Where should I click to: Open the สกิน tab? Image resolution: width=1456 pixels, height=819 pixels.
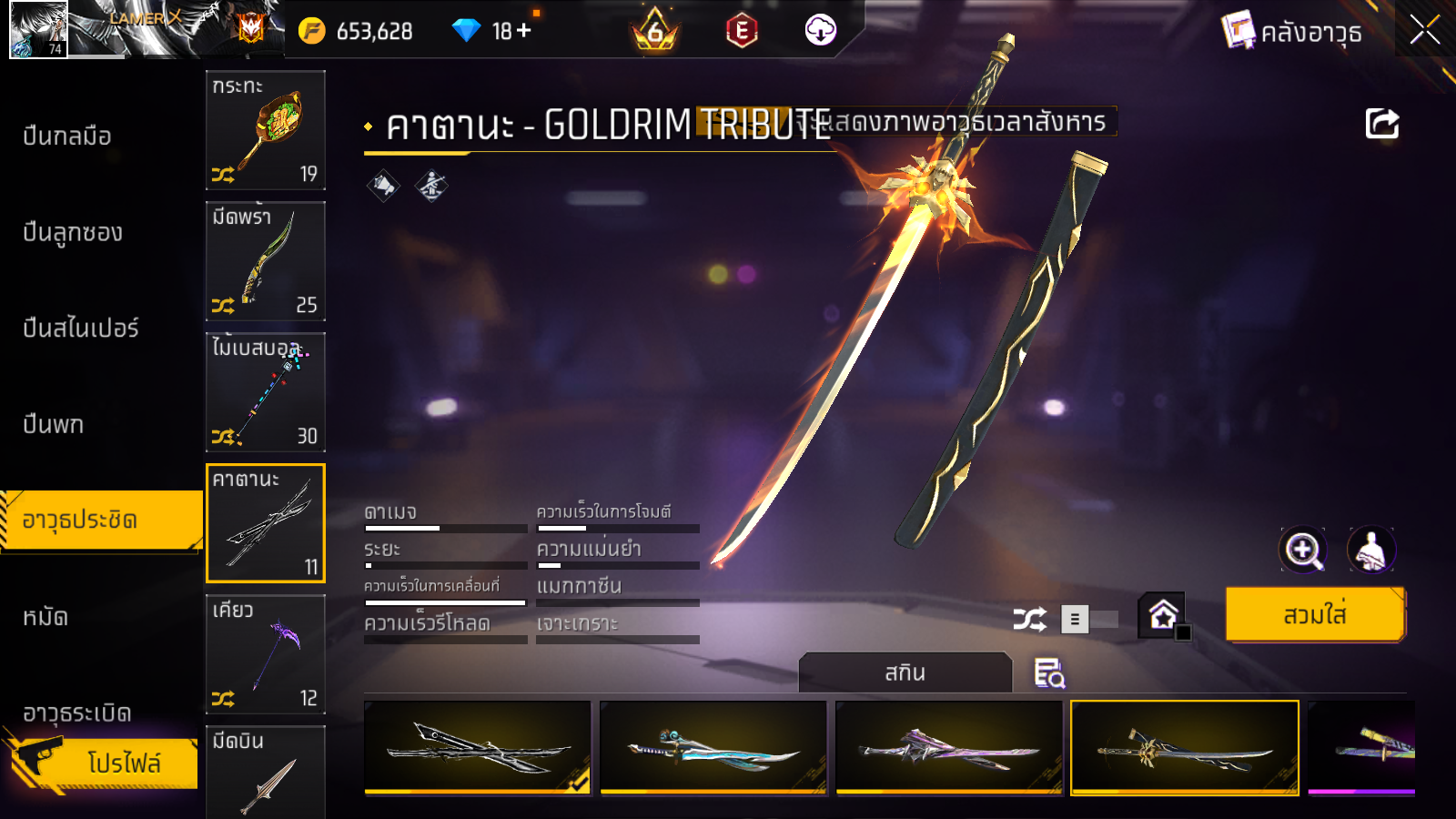click(905, 673)
